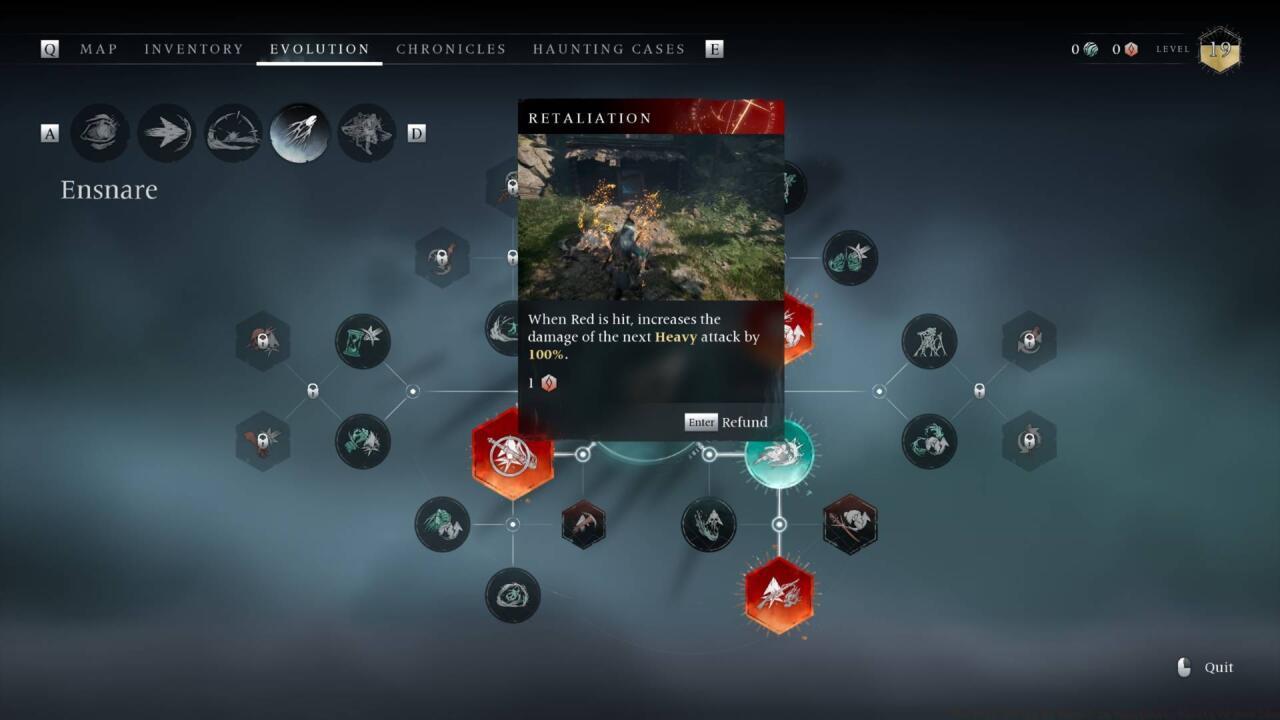Choose the tangled figure skill tree icon
Image resolution: width=1280 pixels, height=720 pixels.
tap(366, 133)
